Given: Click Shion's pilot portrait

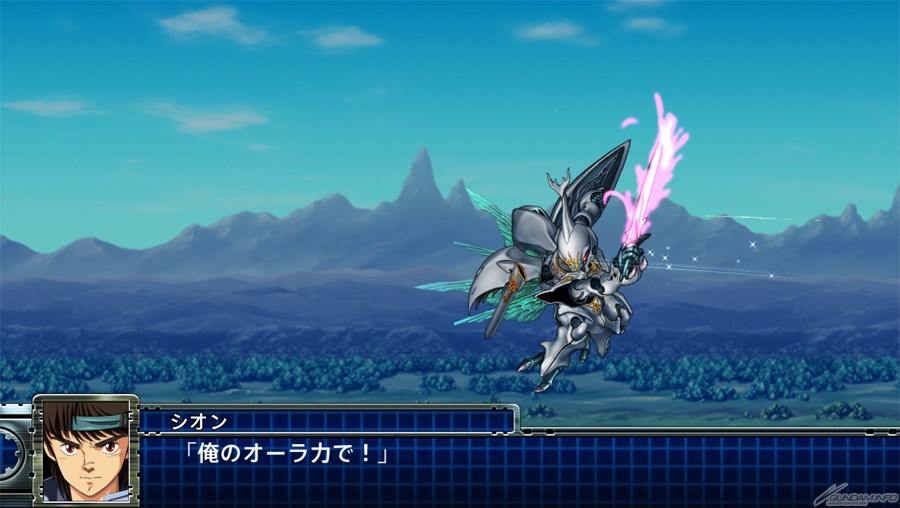Looking at the screenshot, I should click(86, 450).
